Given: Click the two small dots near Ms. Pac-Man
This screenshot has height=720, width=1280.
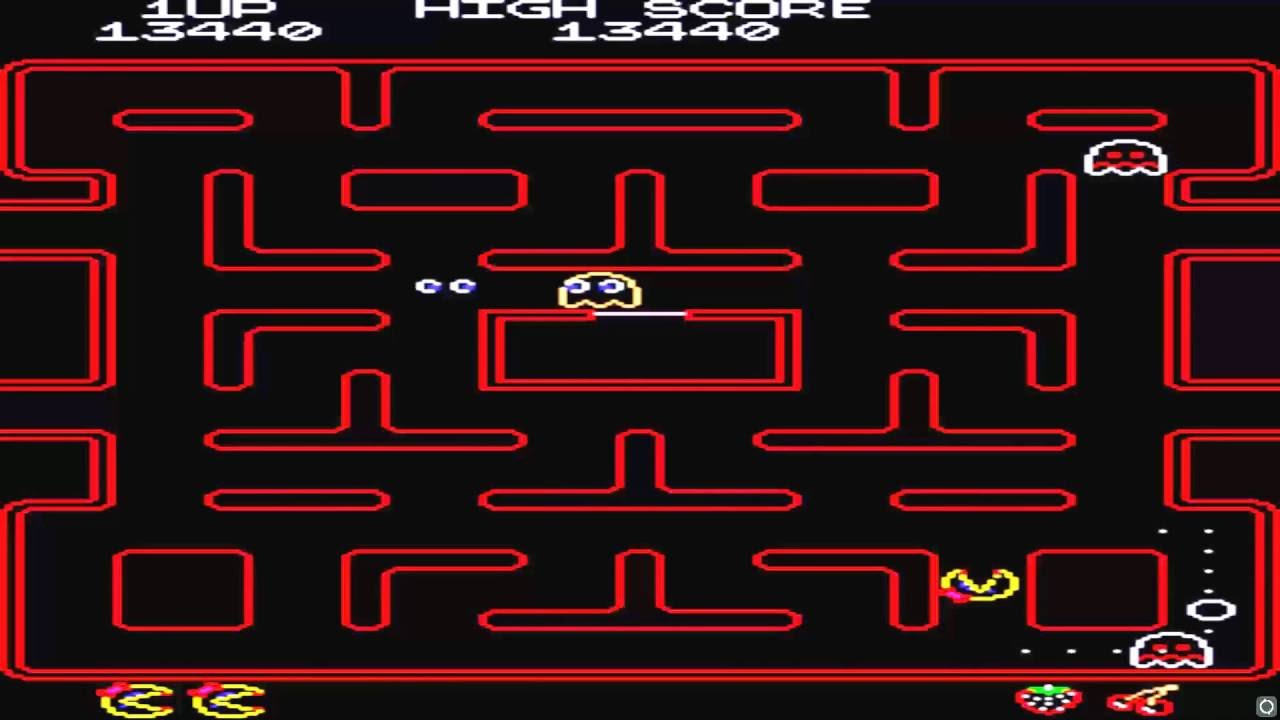Looking at the screenshot, I should (445, 286).
